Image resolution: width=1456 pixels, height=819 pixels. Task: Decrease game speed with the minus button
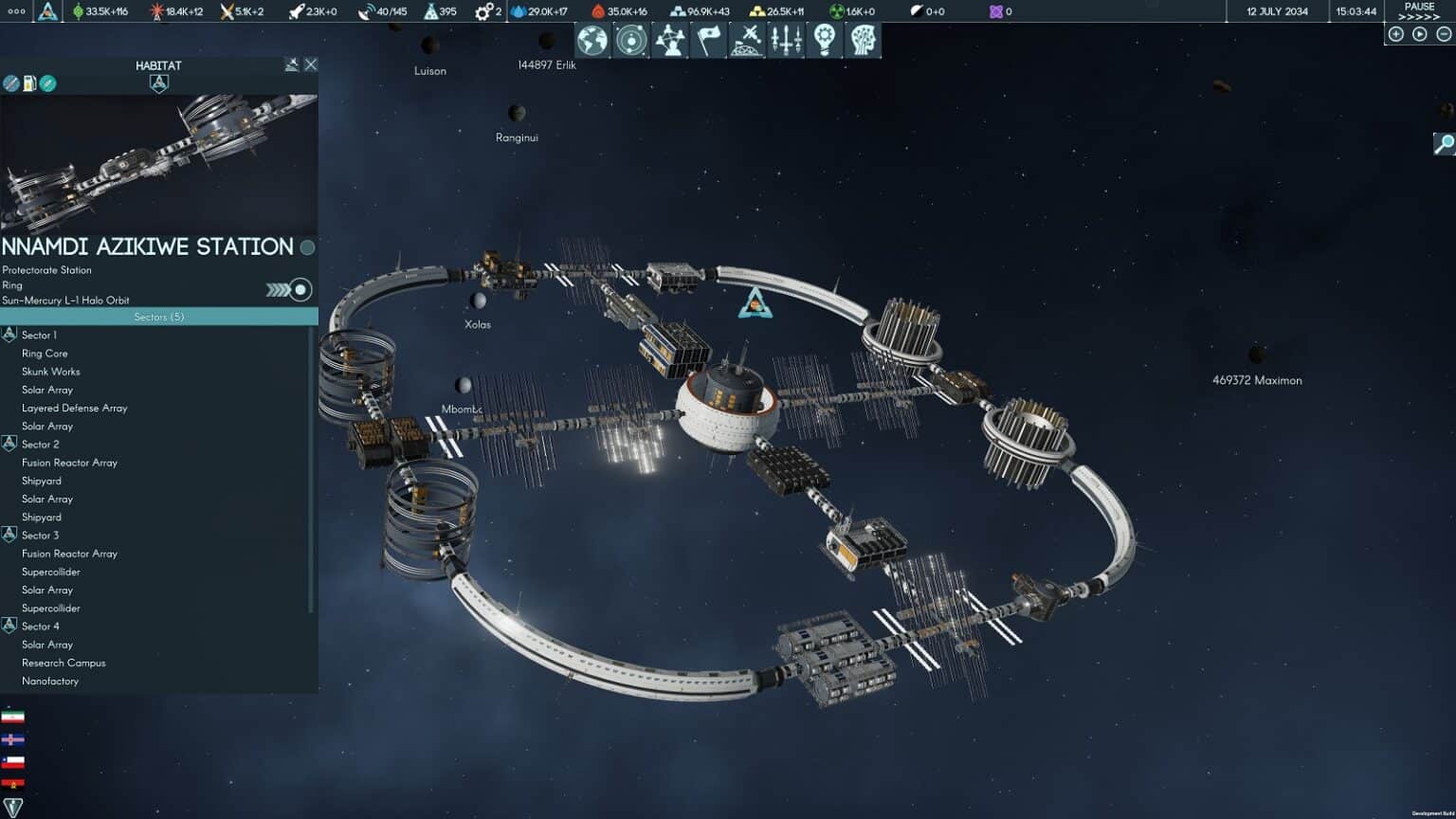pyautogui.click(x=1444, y=34)
